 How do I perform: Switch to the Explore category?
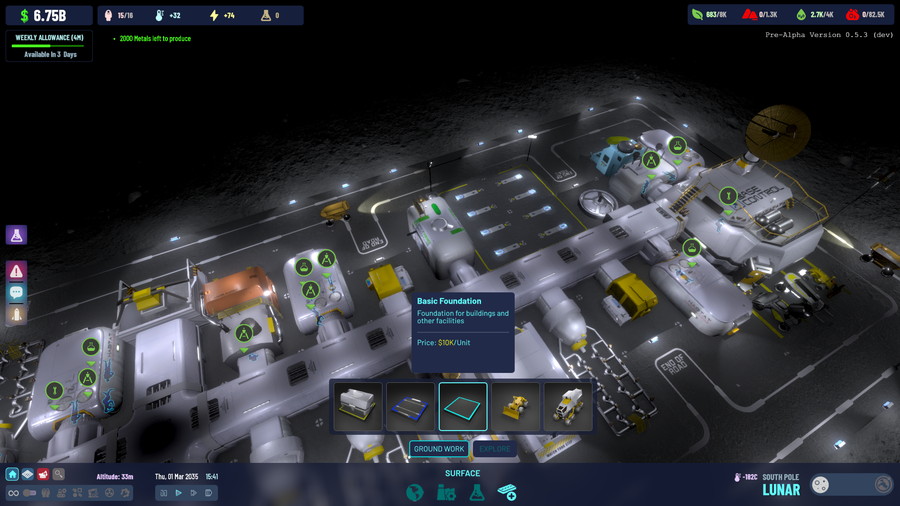tap(494, 449)
